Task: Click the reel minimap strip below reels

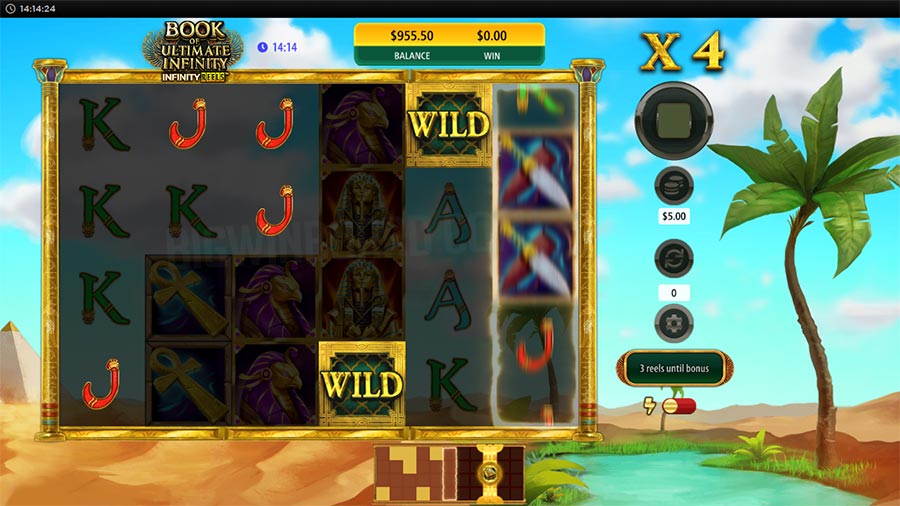Action: tap(448, 472)
